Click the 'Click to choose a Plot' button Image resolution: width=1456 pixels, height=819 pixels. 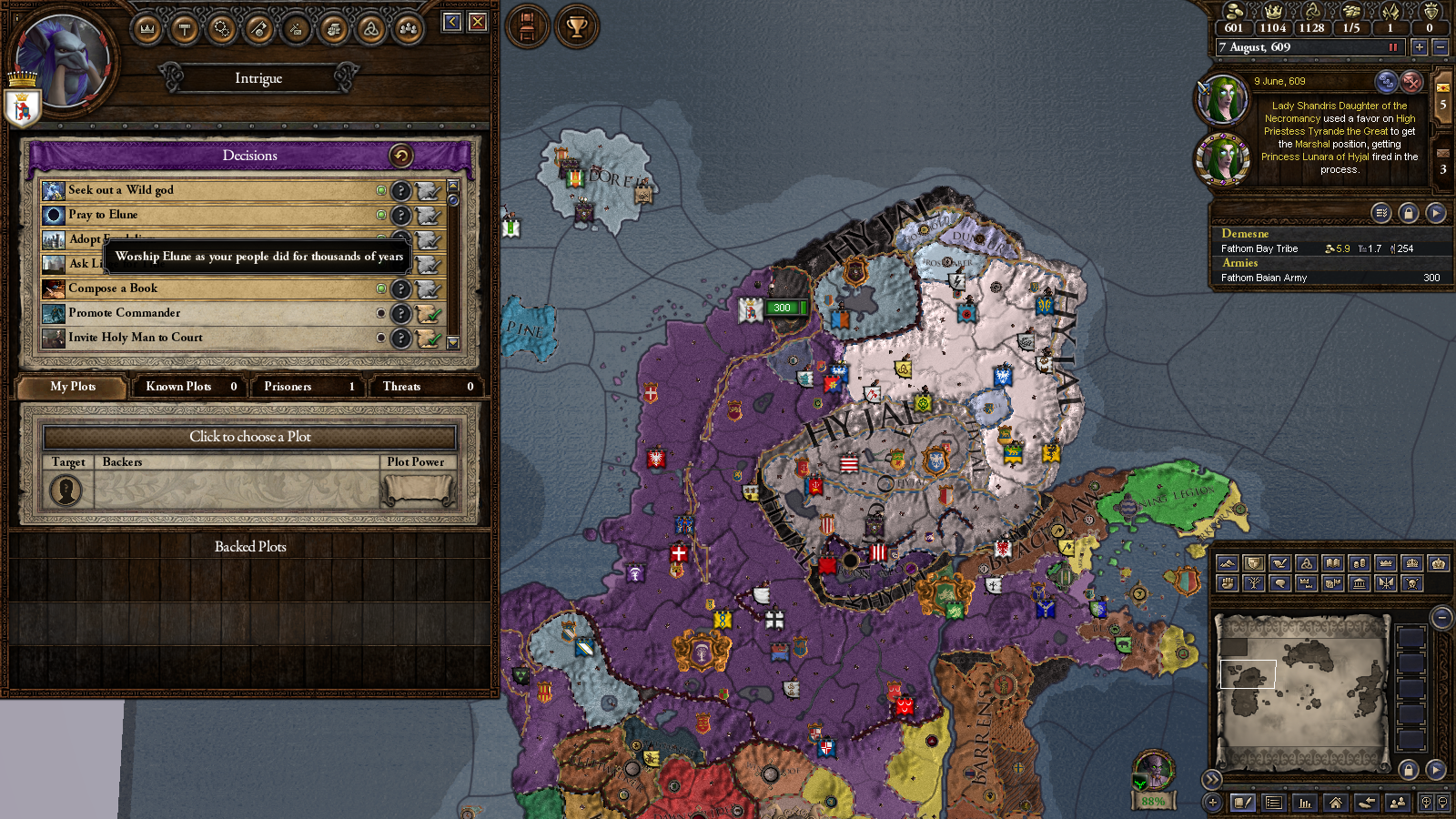click(250, 437)
